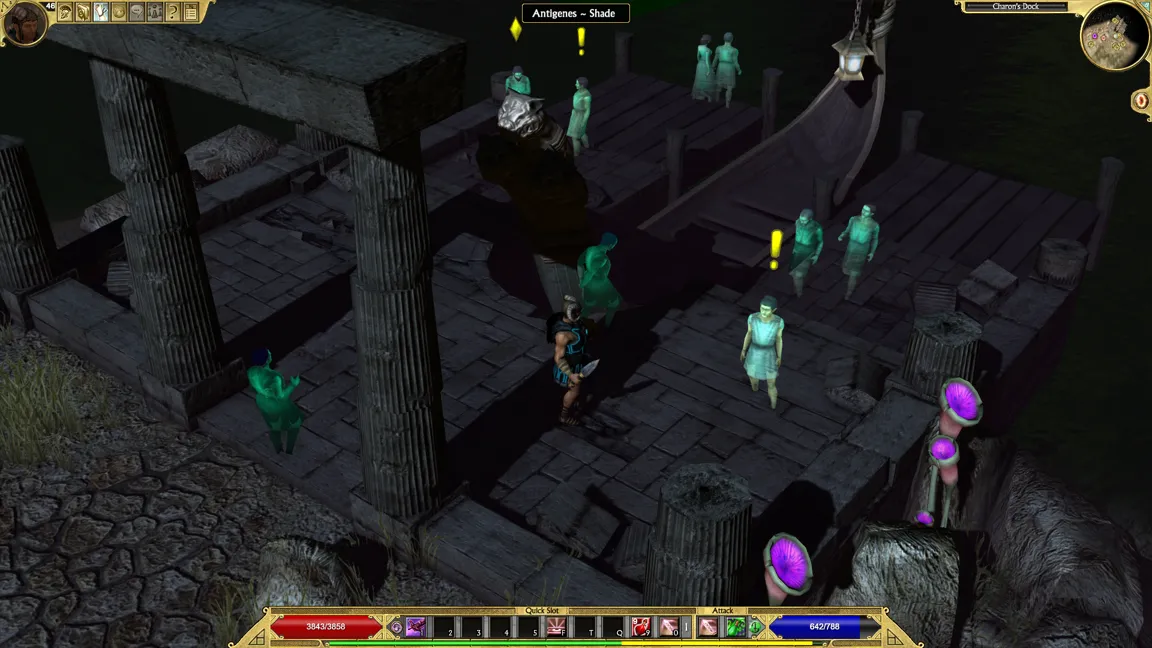The width and height of the screenshot is (1152, 648).
Task: Select the green right-click attack skill icon
Action: (735, 627)
